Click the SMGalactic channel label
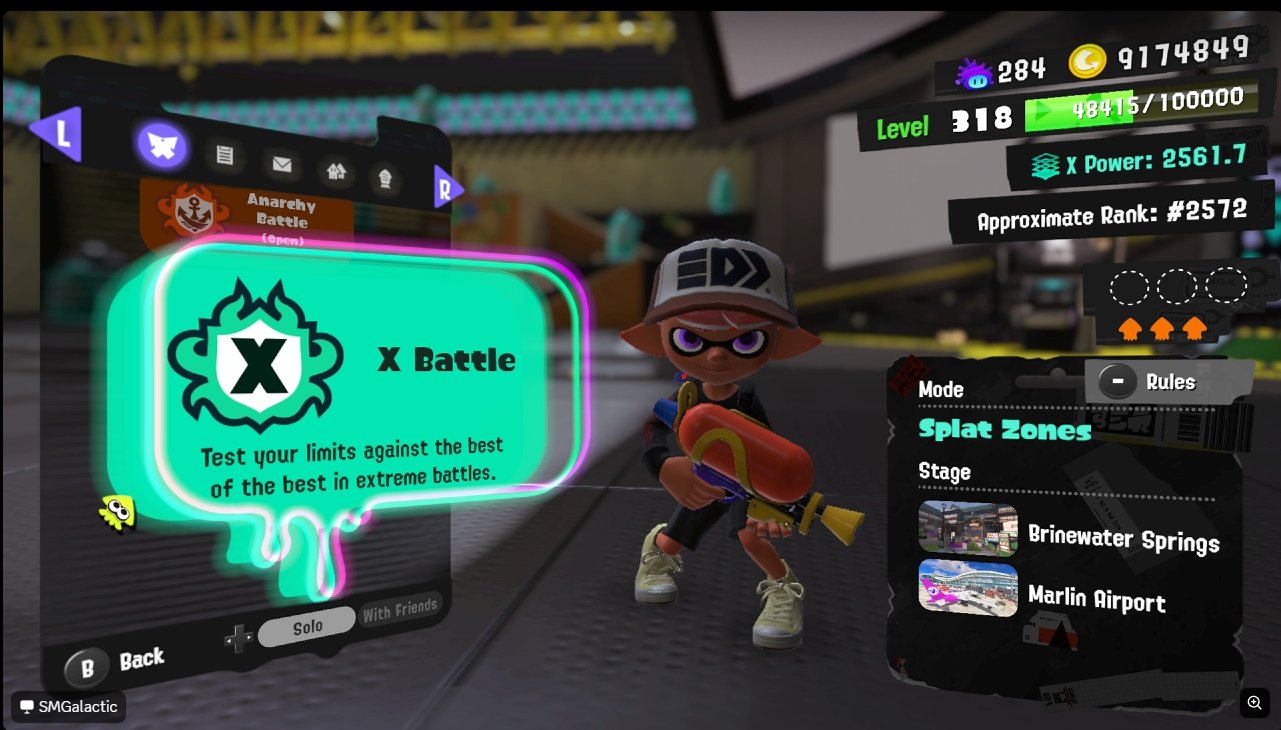This screenshot has width=1281, height=730. pos(69,707)
